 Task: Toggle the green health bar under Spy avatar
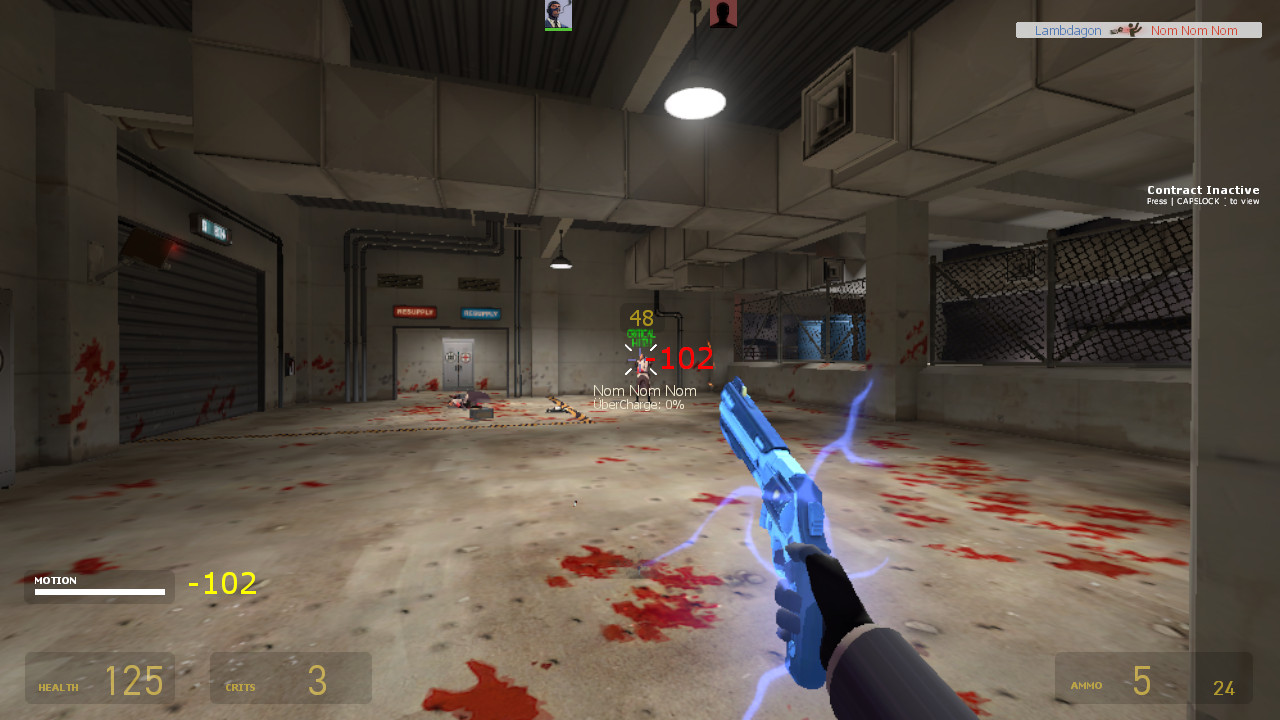[x=557, y=28]
